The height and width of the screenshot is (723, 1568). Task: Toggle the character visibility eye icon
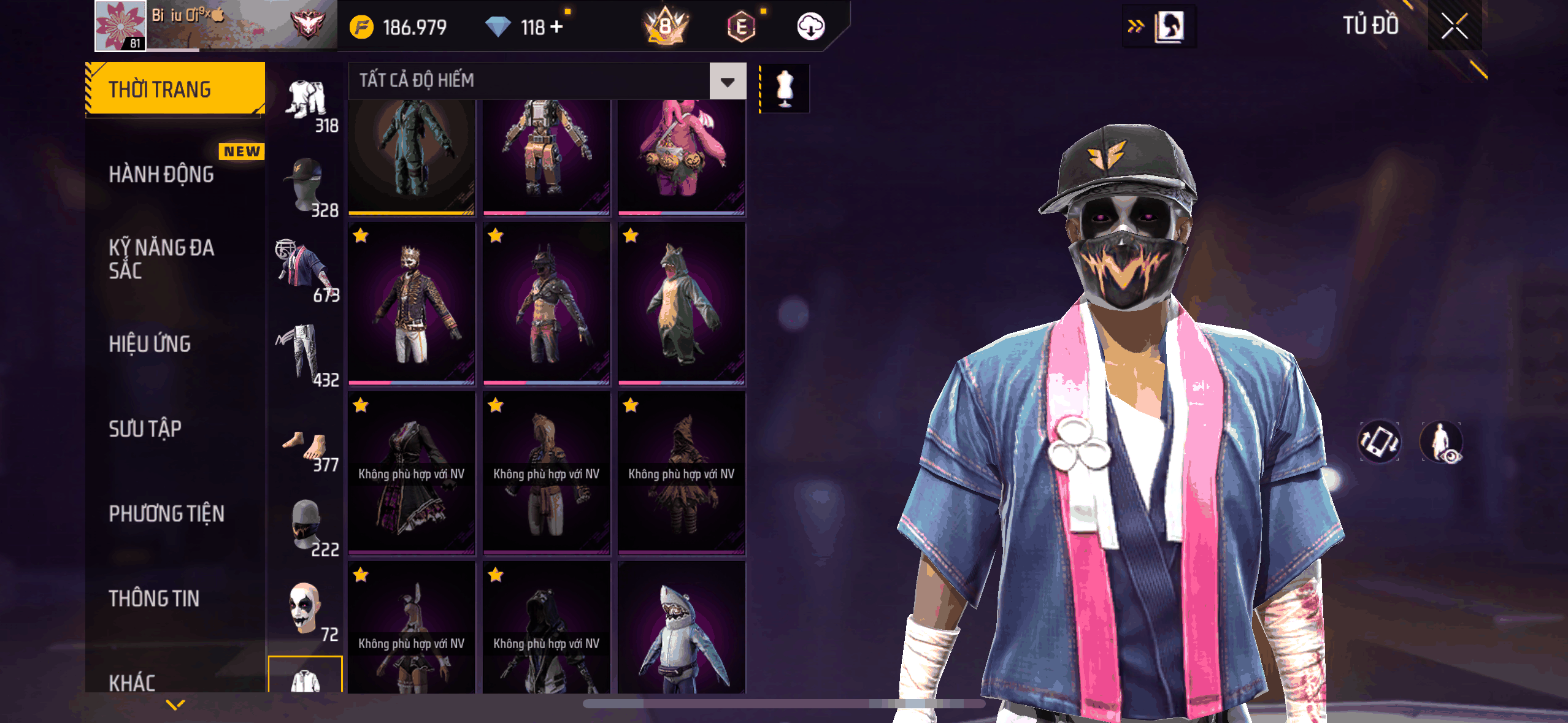pyautogui.click(x=1441, y=442)
